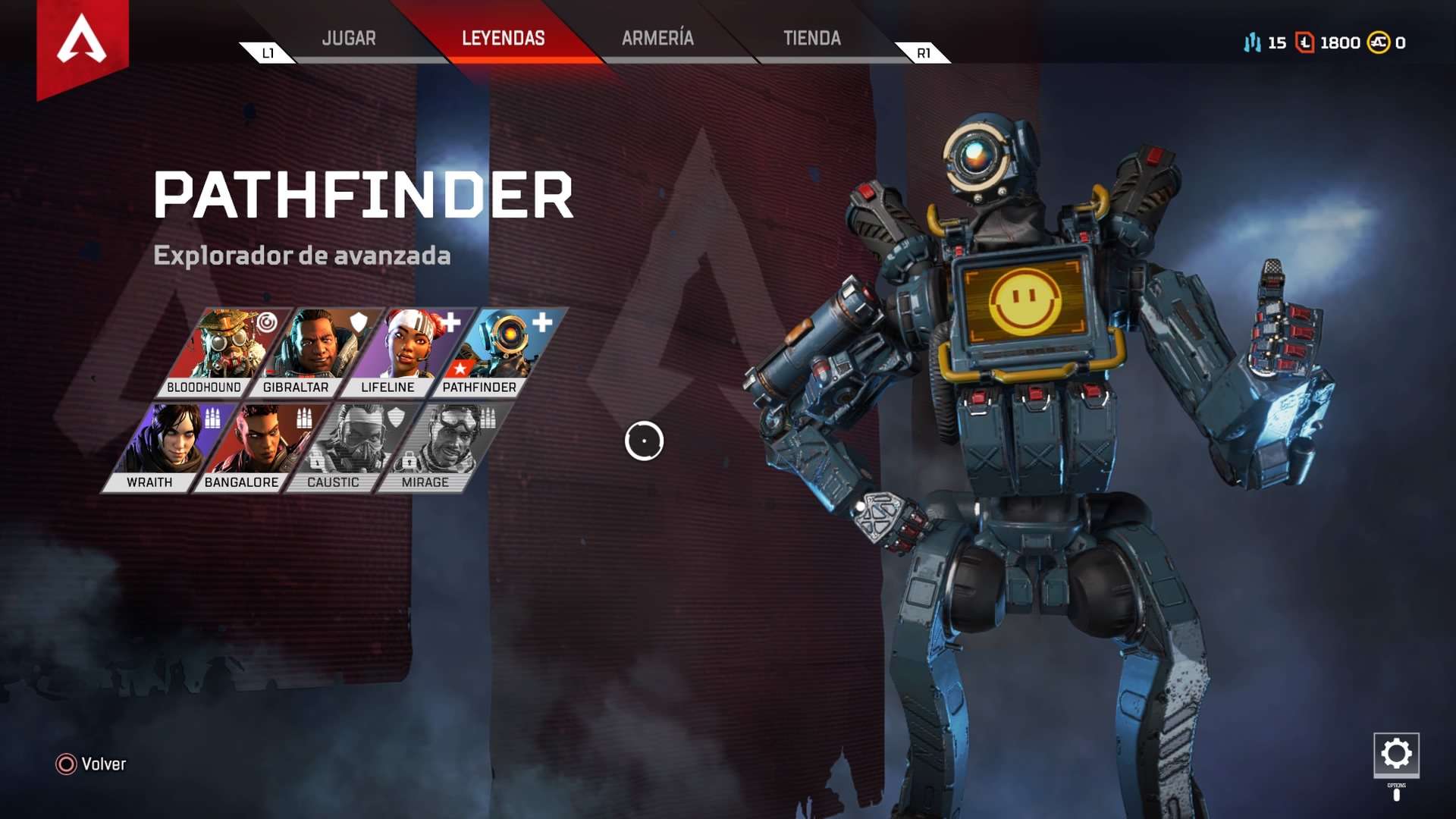Open the options gear menu
Image resolution: width=1456 pixels, height=819 pixels.
(x=1396, y=754)
